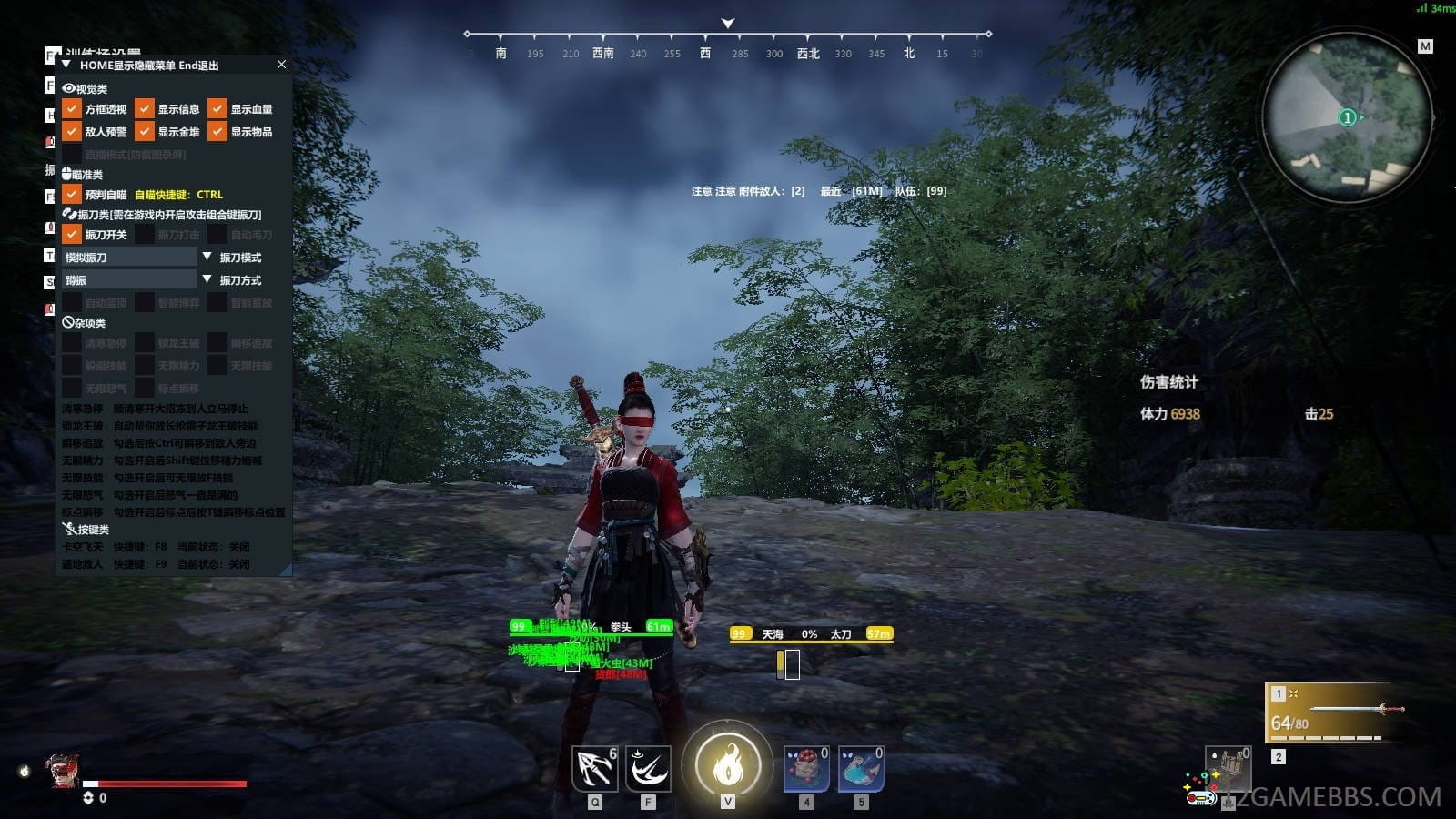Uncheck the 显示信息 option
Screen dimensions: 1456x819
[x=145, y=109]
